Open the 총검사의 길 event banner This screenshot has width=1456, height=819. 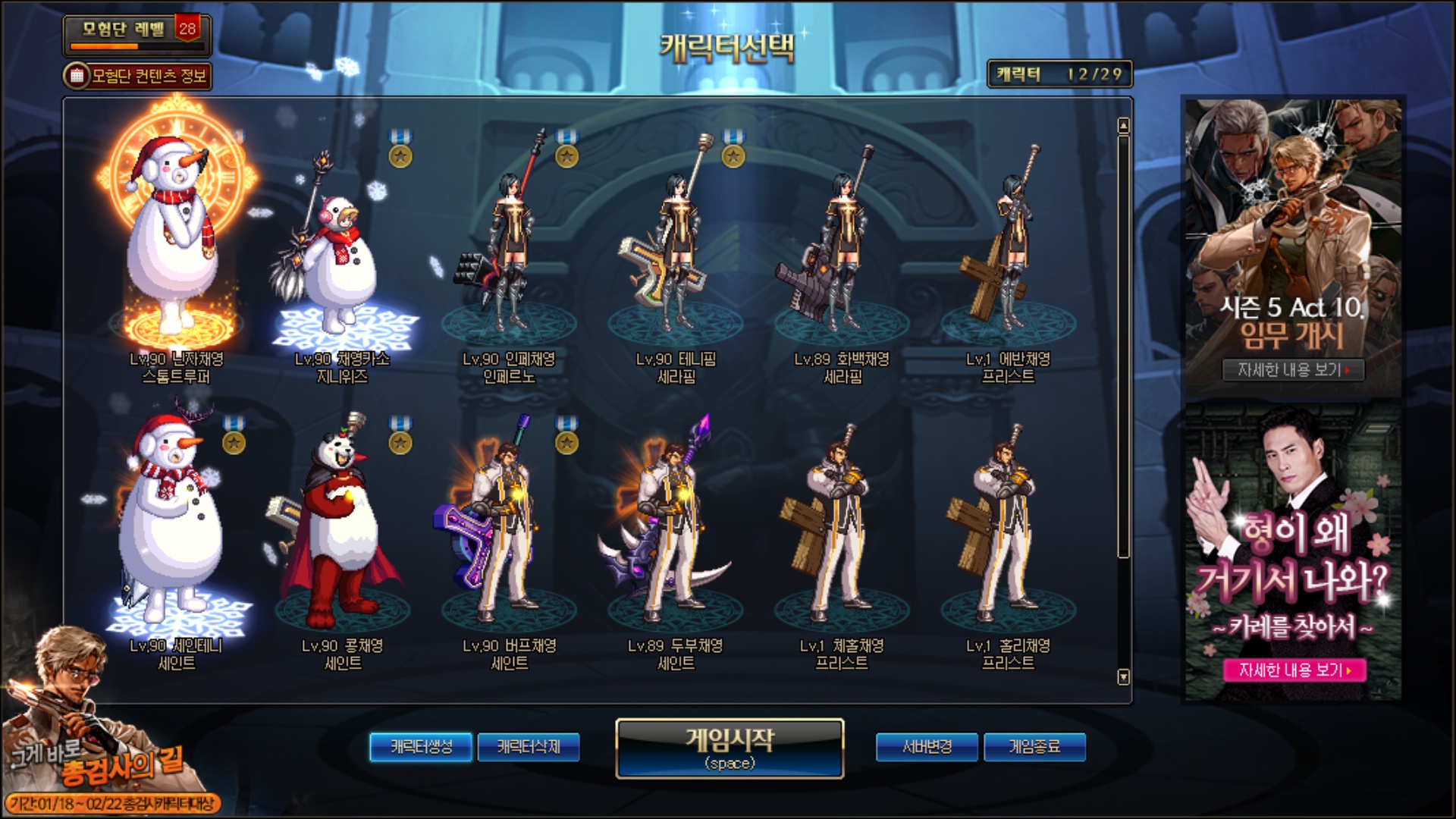click(106, 758)
